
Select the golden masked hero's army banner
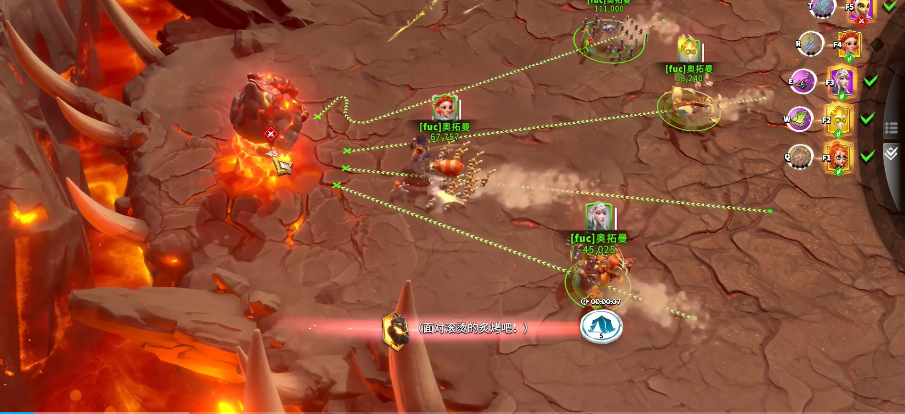point(688,50)
